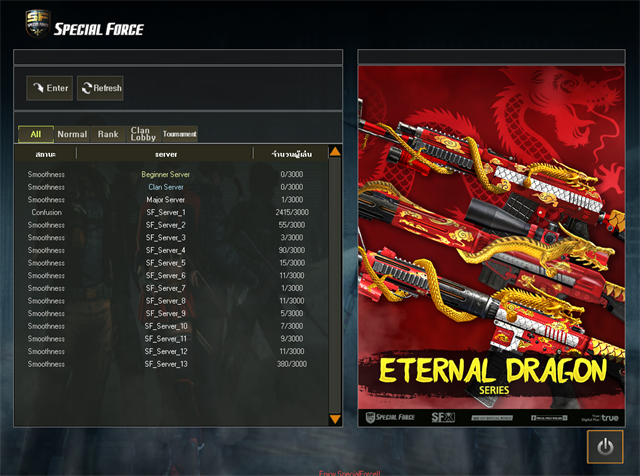Image resolution: width=640 pixels, height=476 pixels.
Task: Choose SF_Server_8 from the list
Action: click(x=166, y=301)
